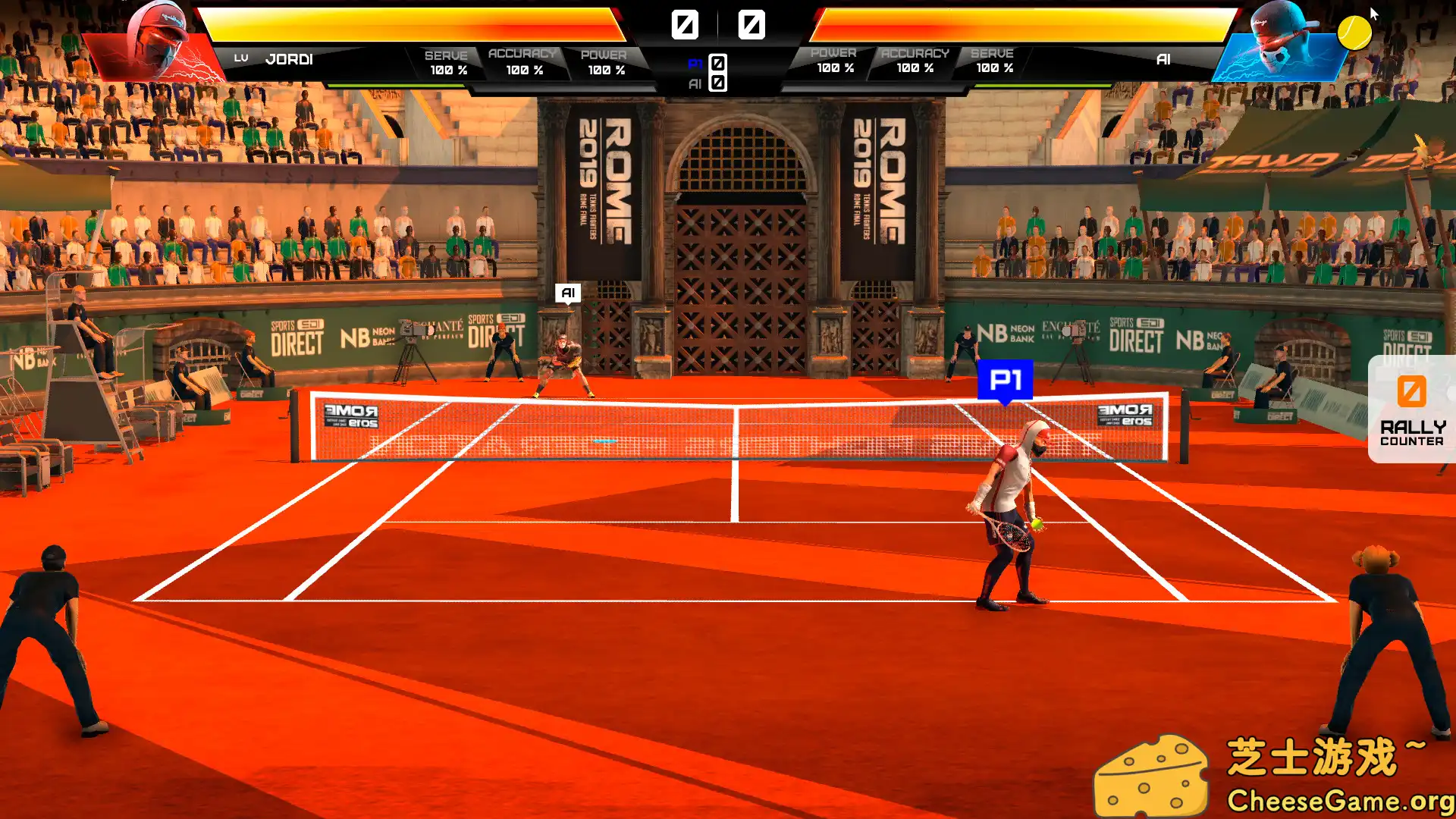Click Jordi's score digit zero
Screen dimensions: 1456x819
click(x=685, y=25)
